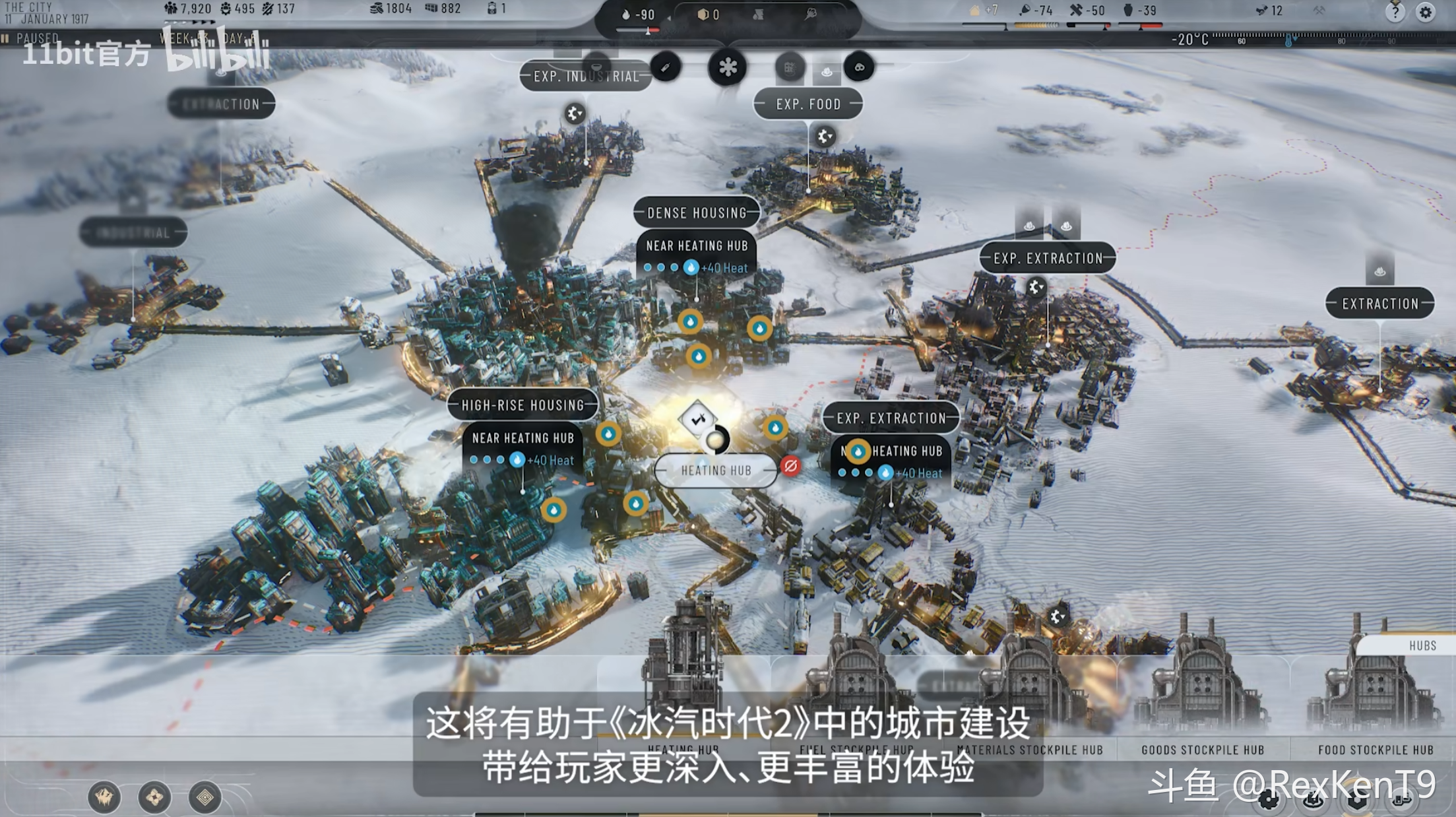Choose the Goods Stockpile Hub building card

tap(1202, 750)
